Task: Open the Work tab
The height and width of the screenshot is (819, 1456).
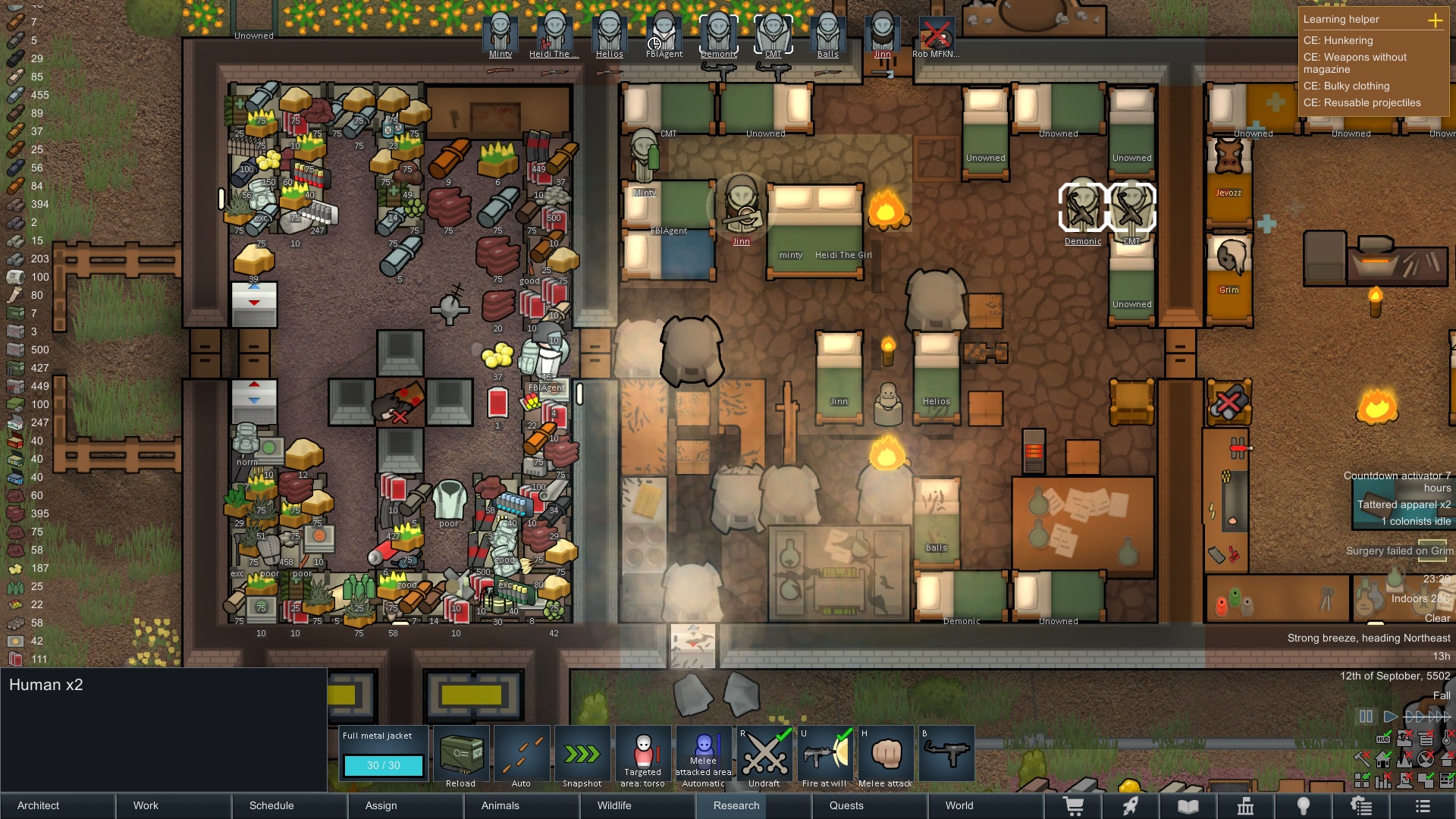Action: click(146, 805)
